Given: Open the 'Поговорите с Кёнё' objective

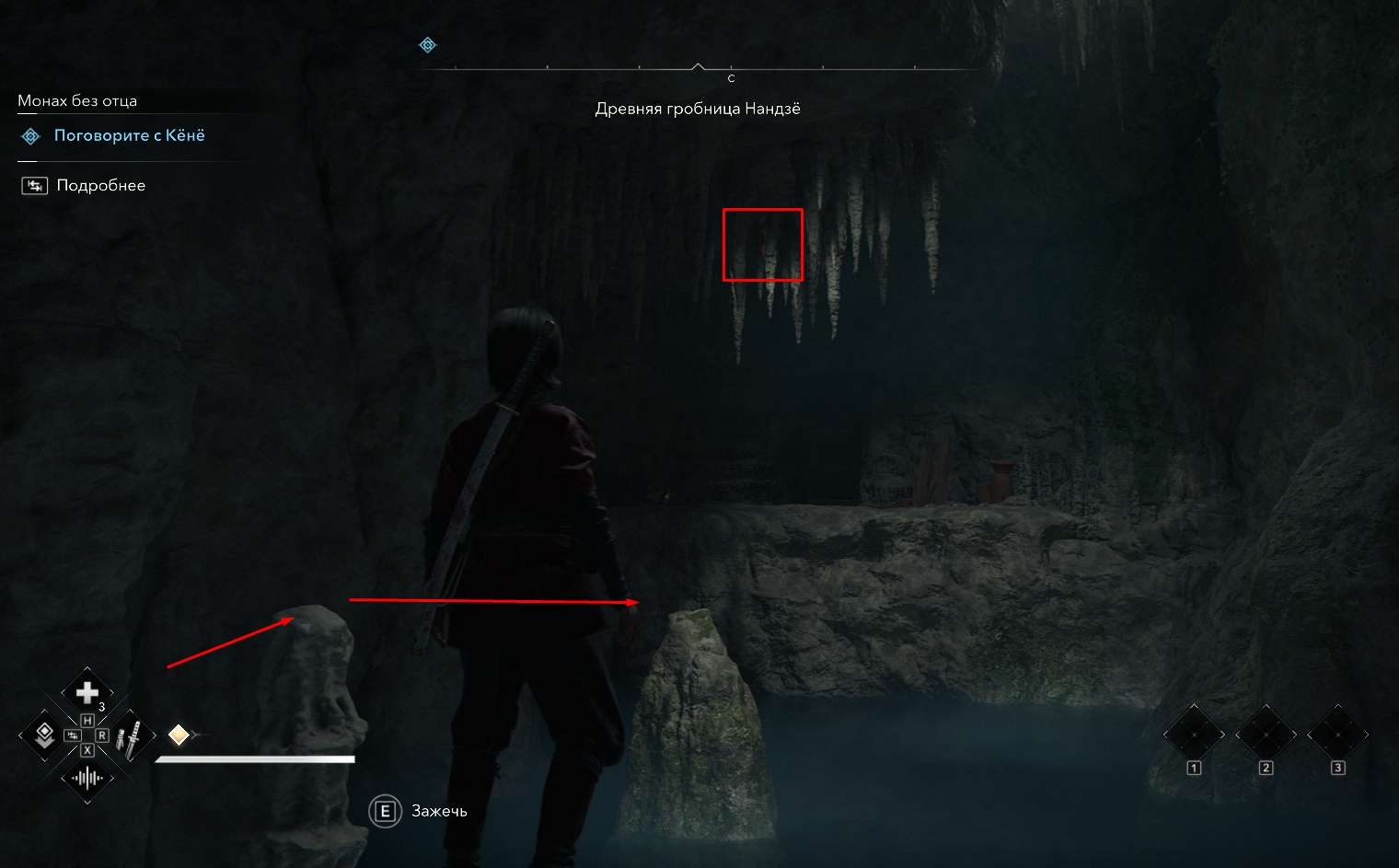Looking at the screenshot, I should pyautogui.click(x=129, y=136).
